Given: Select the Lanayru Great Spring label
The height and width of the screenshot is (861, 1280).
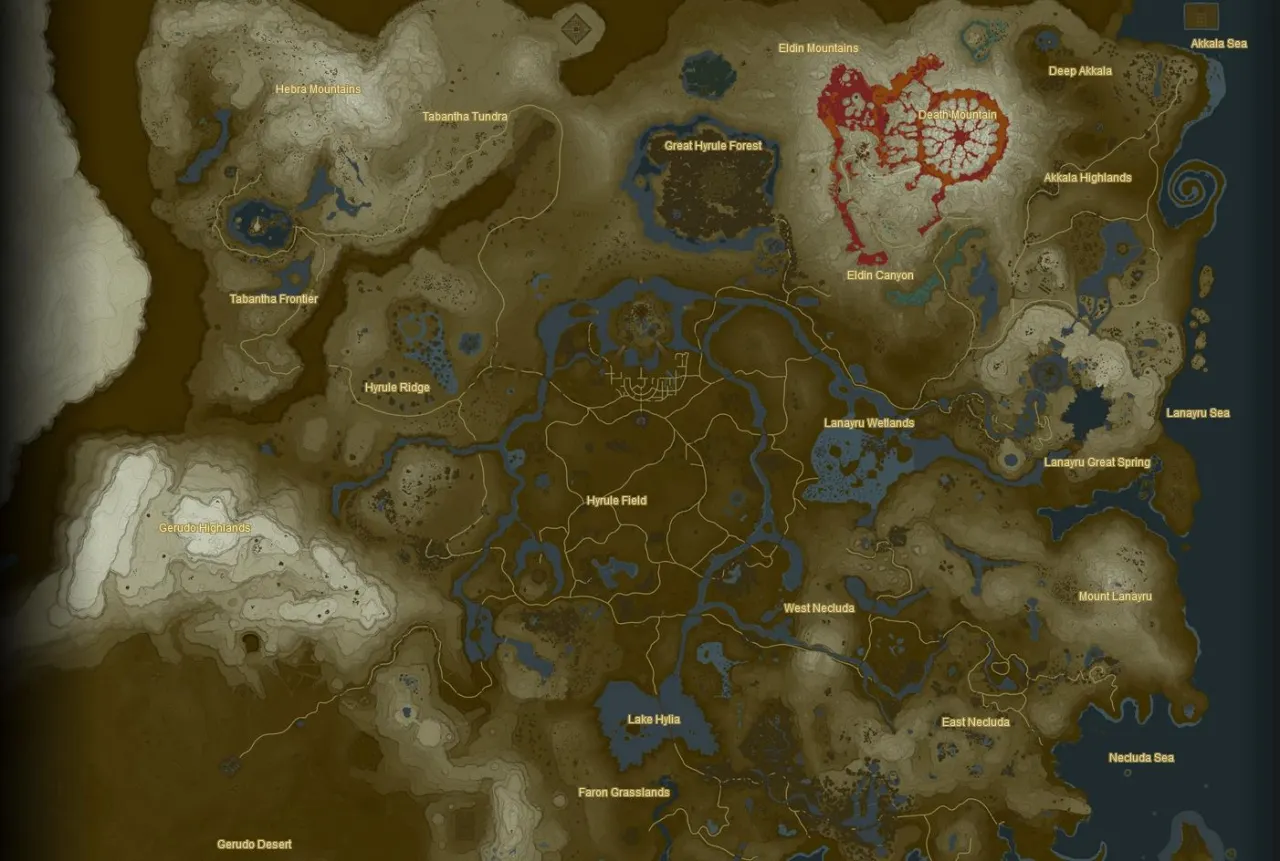Looking at the screenshot, I should 1096,462.
